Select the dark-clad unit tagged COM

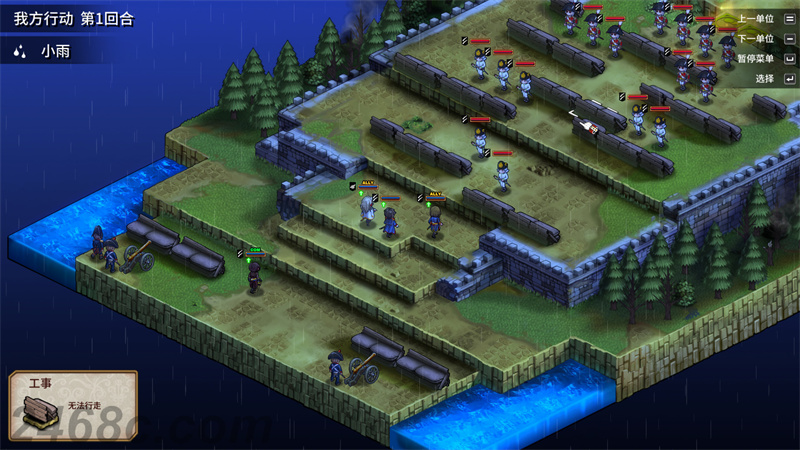[254, 275]
